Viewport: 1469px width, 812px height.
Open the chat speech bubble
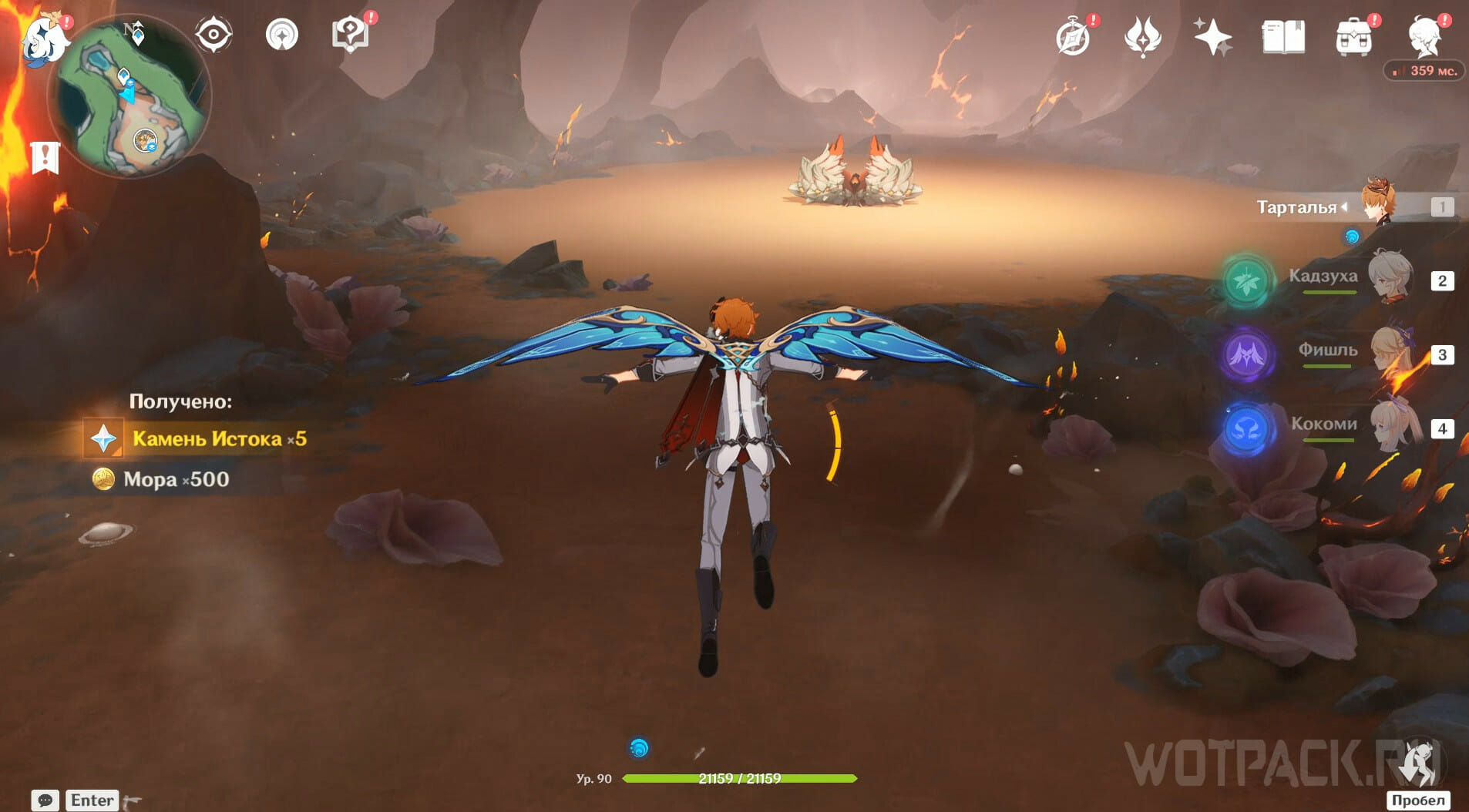coord(45,800)
